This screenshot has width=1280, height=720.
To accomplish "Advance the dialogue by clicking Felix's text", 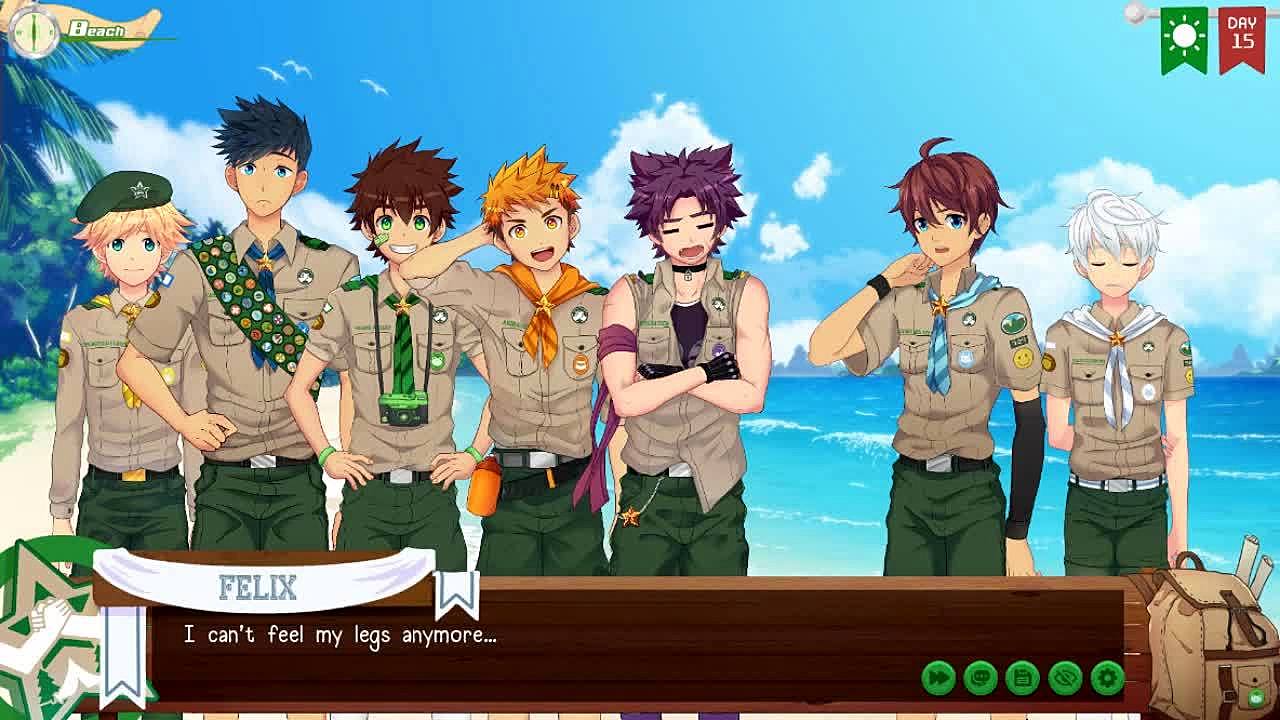I will [340, 635].
